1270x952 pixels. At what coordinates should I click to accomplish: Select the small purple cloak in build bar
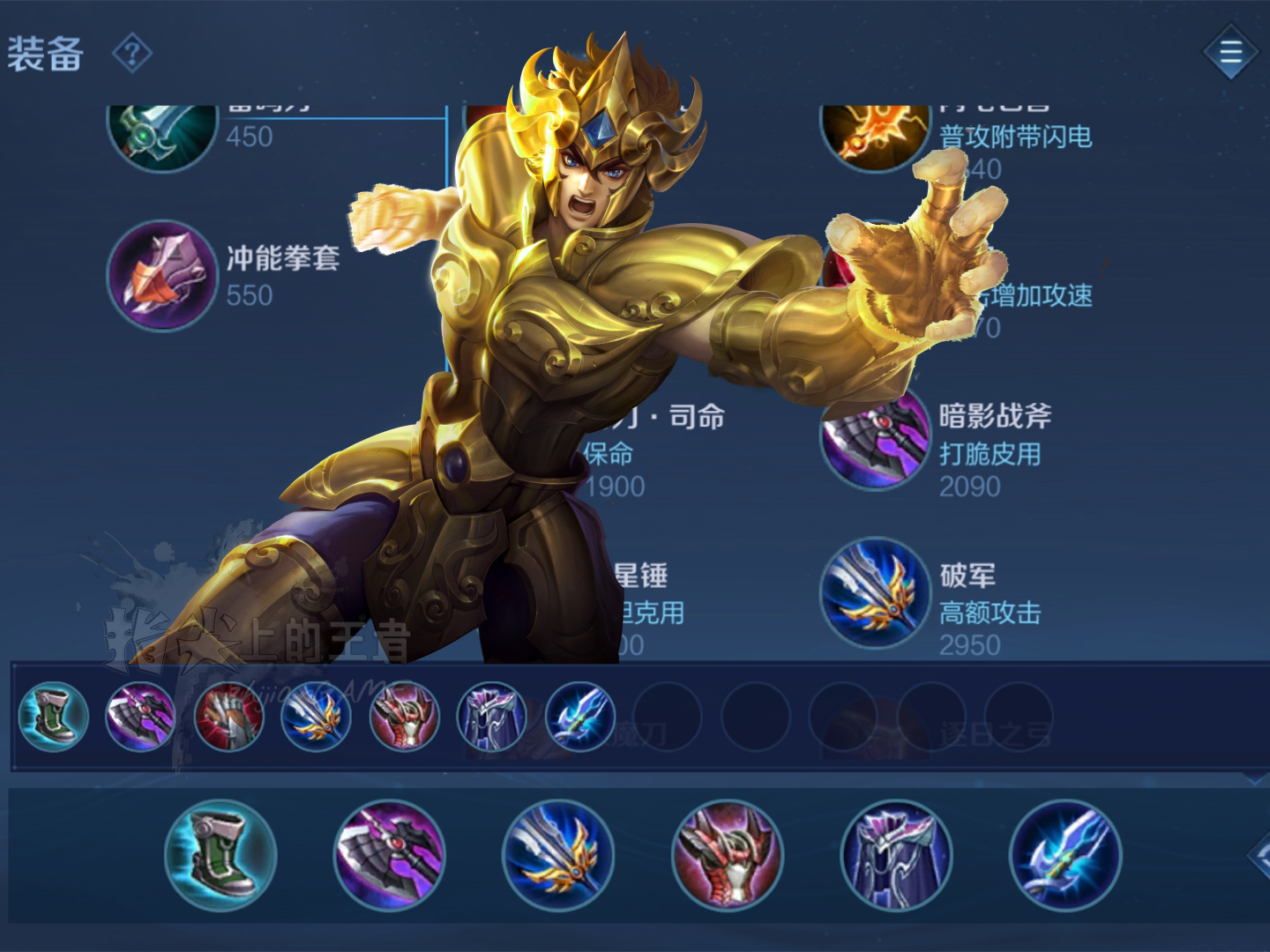tap(491, 716)
